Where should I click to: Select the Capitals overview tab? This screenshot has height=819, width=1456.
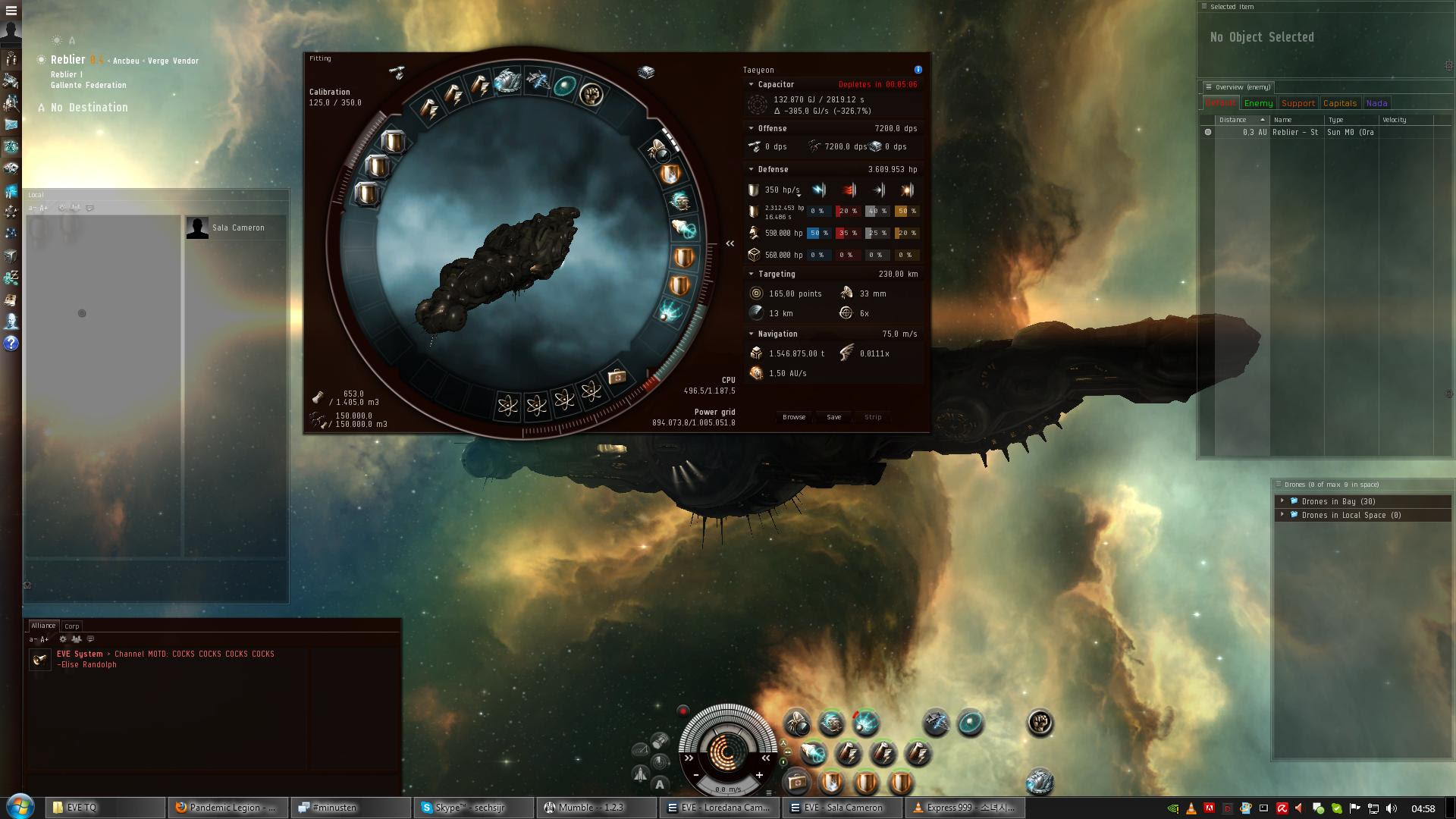pos(1339,103)
